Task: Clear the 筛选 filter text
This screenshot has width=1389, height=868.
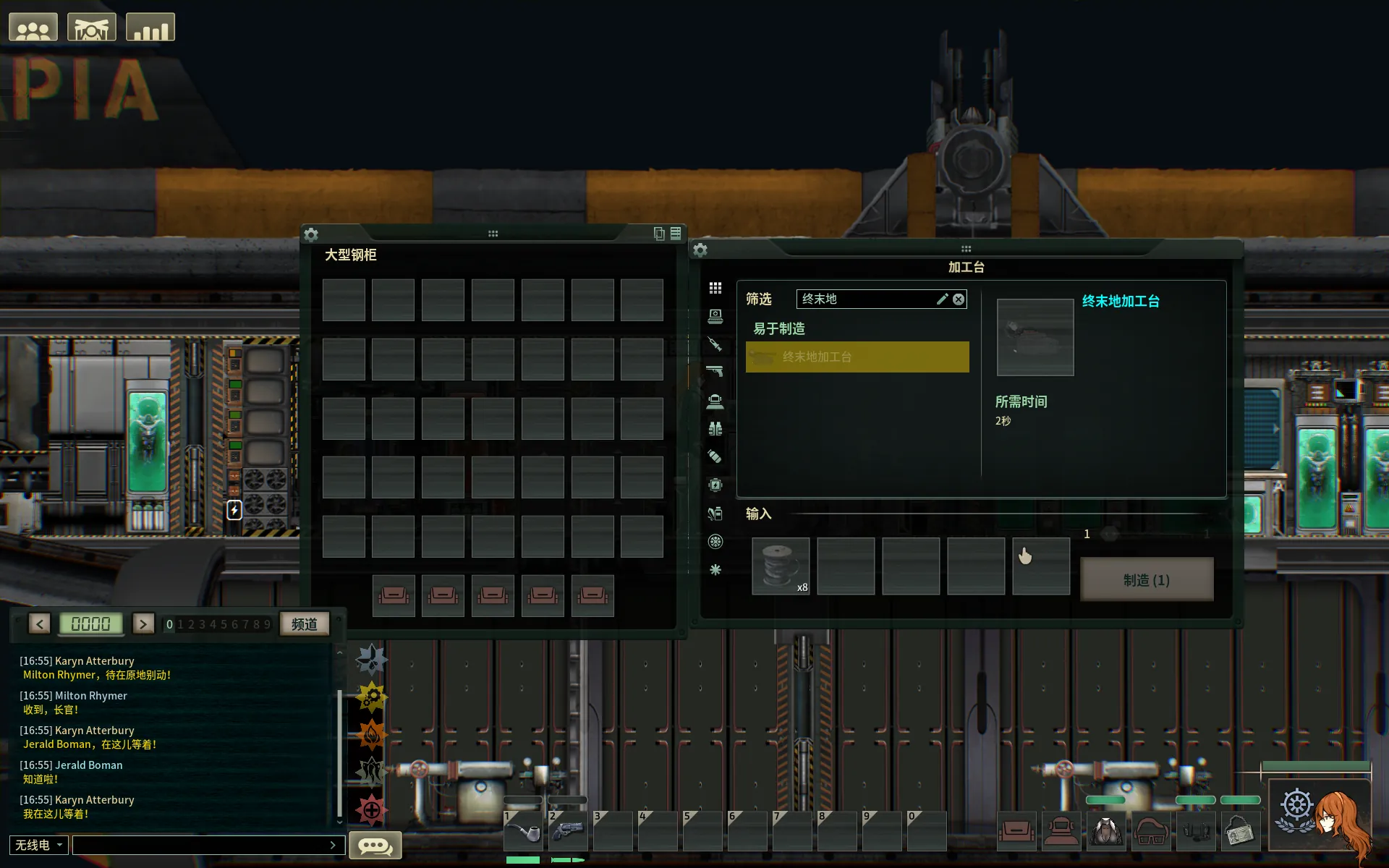Action: pos(959,299)
